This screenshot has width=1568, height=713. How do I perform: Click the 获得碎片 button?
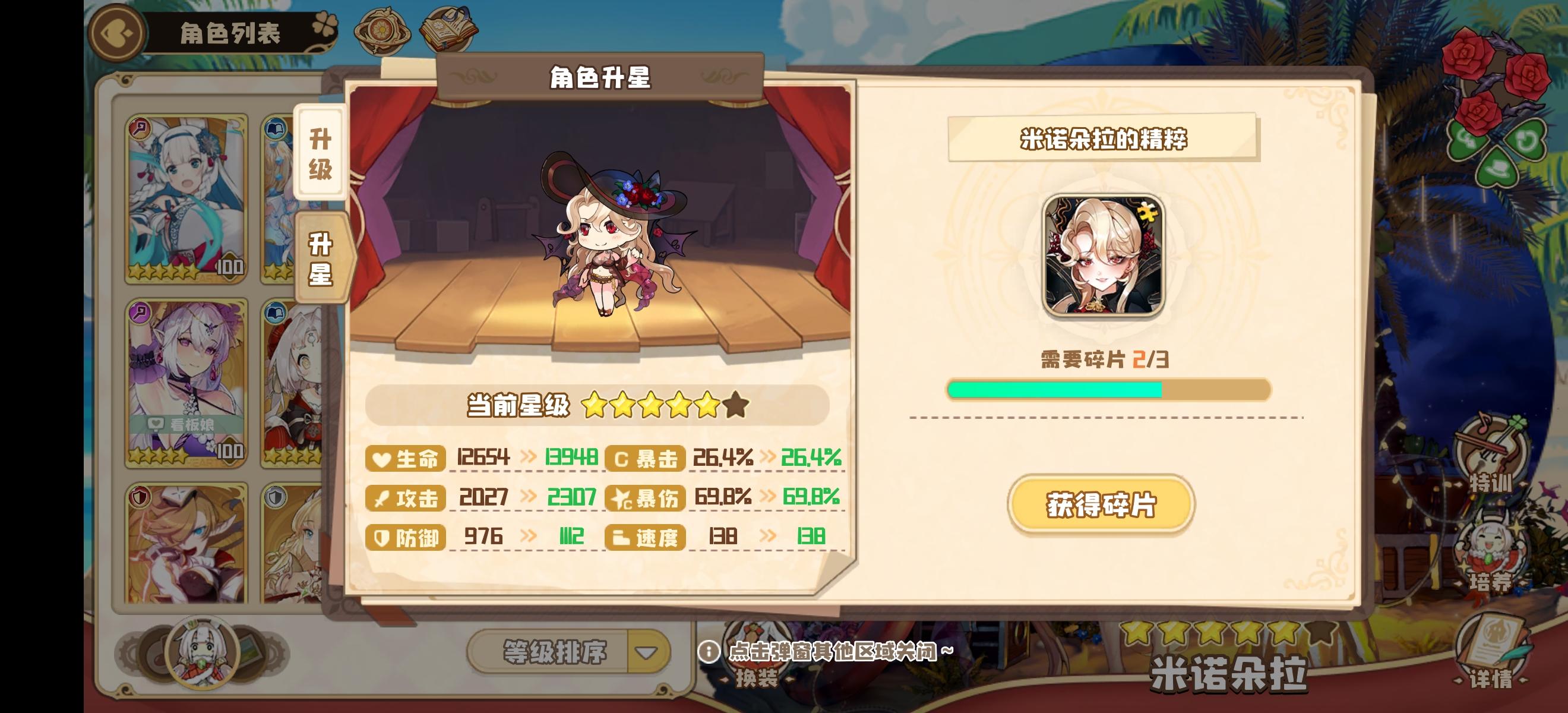1101,504
